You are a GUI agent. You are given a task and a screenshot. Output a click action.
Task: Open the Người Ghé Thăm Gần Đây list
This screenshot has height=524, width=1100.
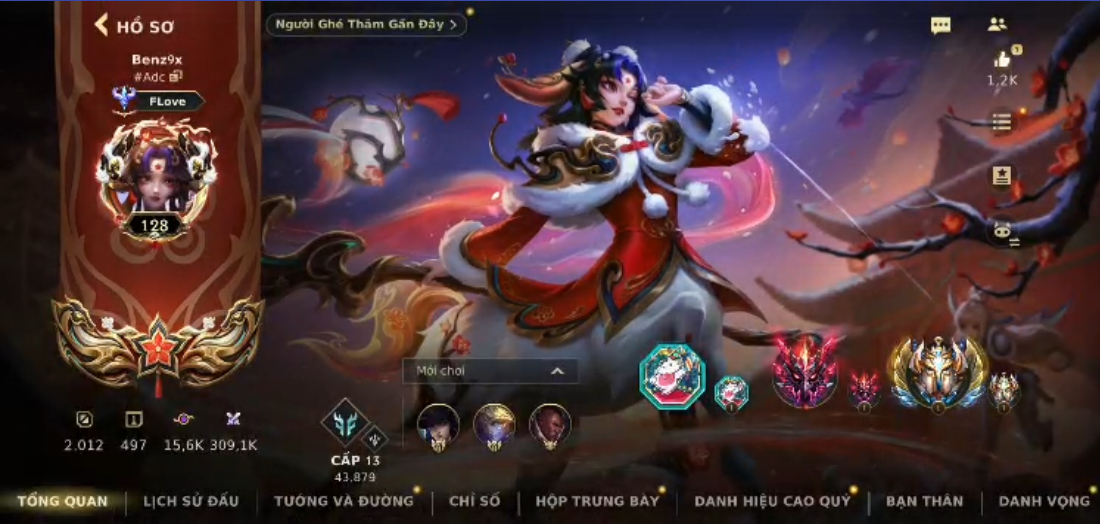(x=366, y=24)
